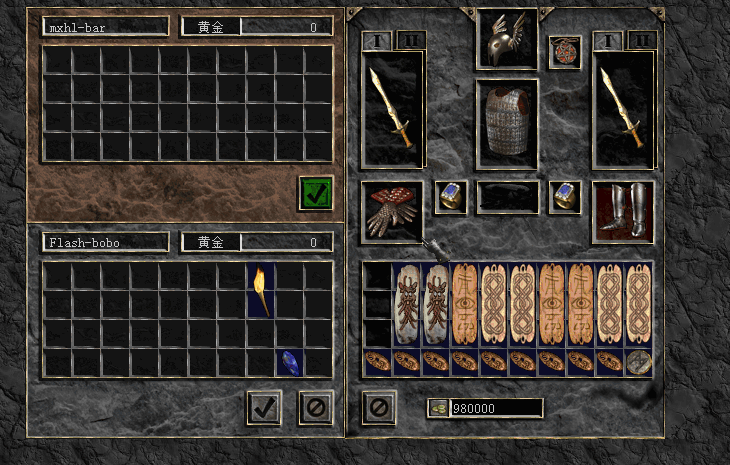Accept the trade with the checkmark button
Viewport: 730px width, 465px height.
[x=264, y=407]
